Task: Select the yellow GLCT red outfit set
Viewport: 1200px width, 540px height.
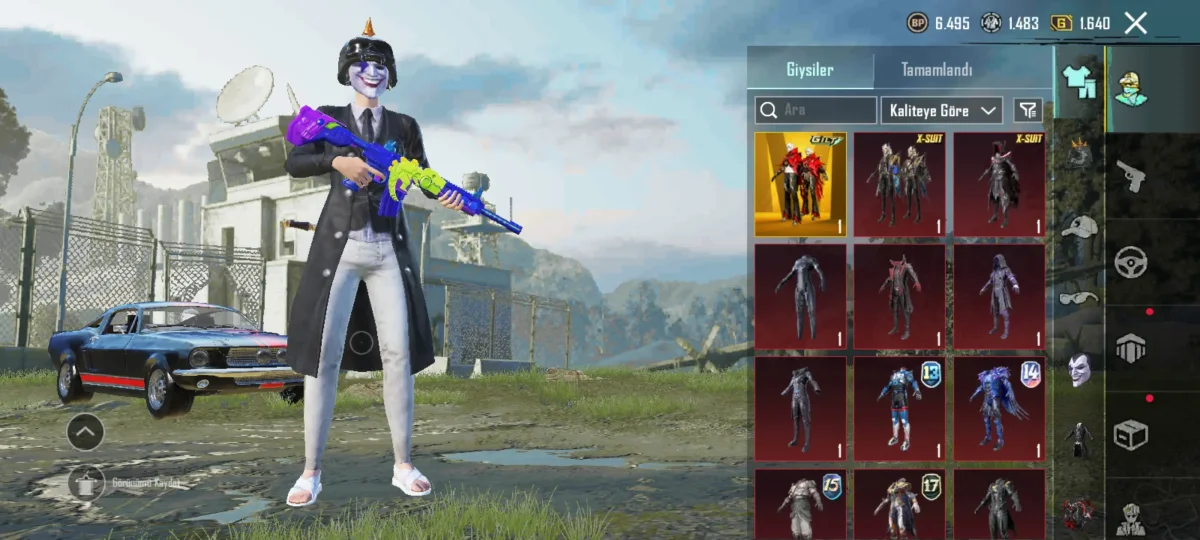Action: click(x=800, y=185)
